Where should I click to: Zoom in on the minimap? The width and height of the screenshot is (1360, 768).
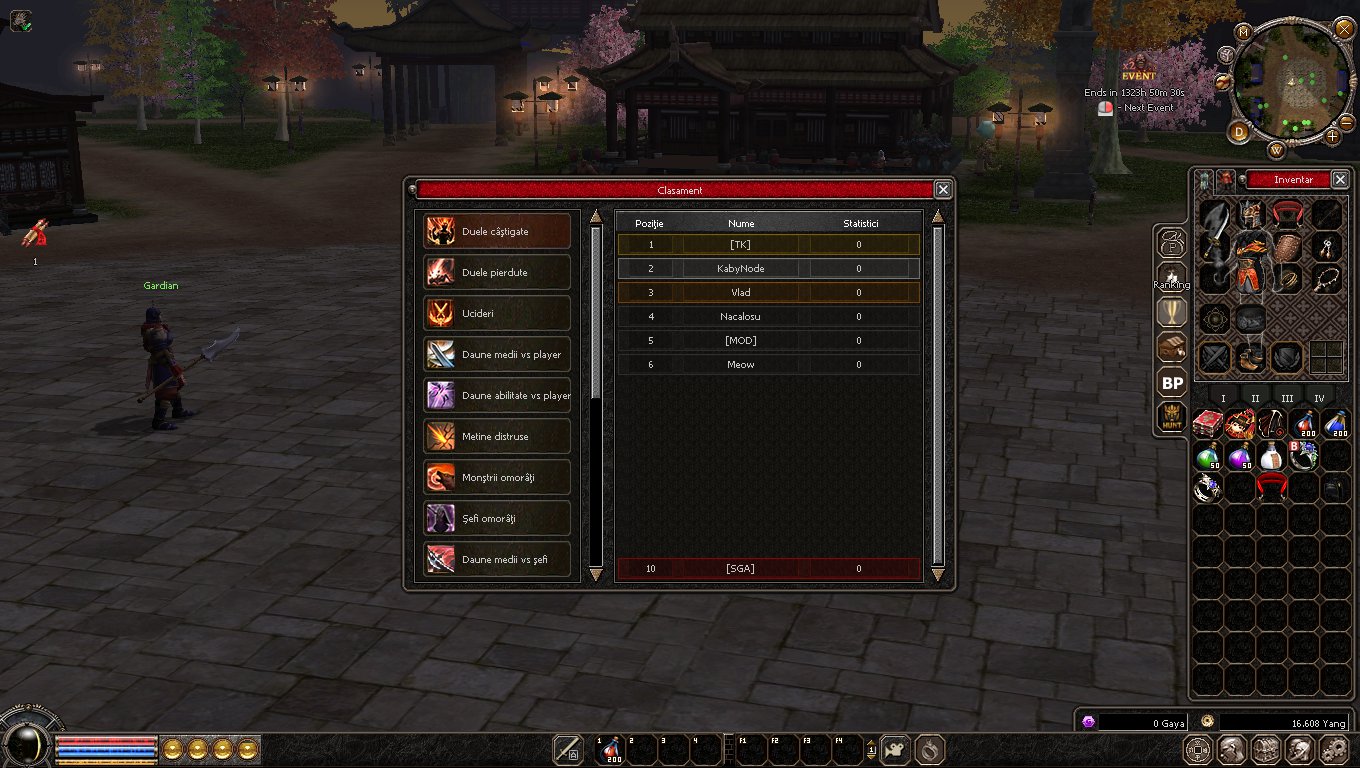pos(1333,136)
